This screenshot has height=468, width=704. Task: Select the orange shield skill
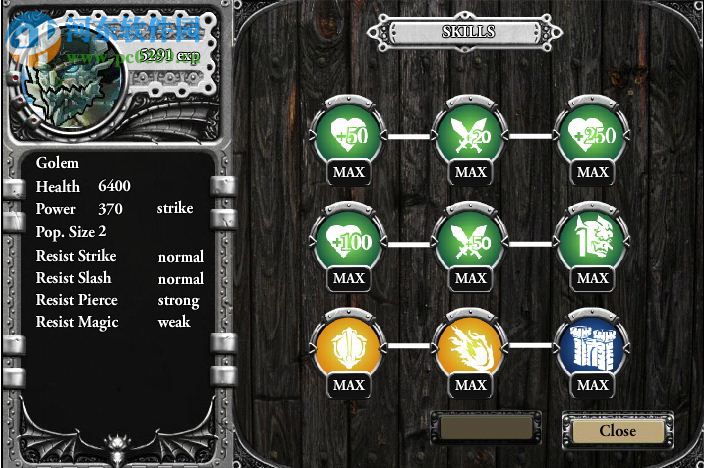348,347
